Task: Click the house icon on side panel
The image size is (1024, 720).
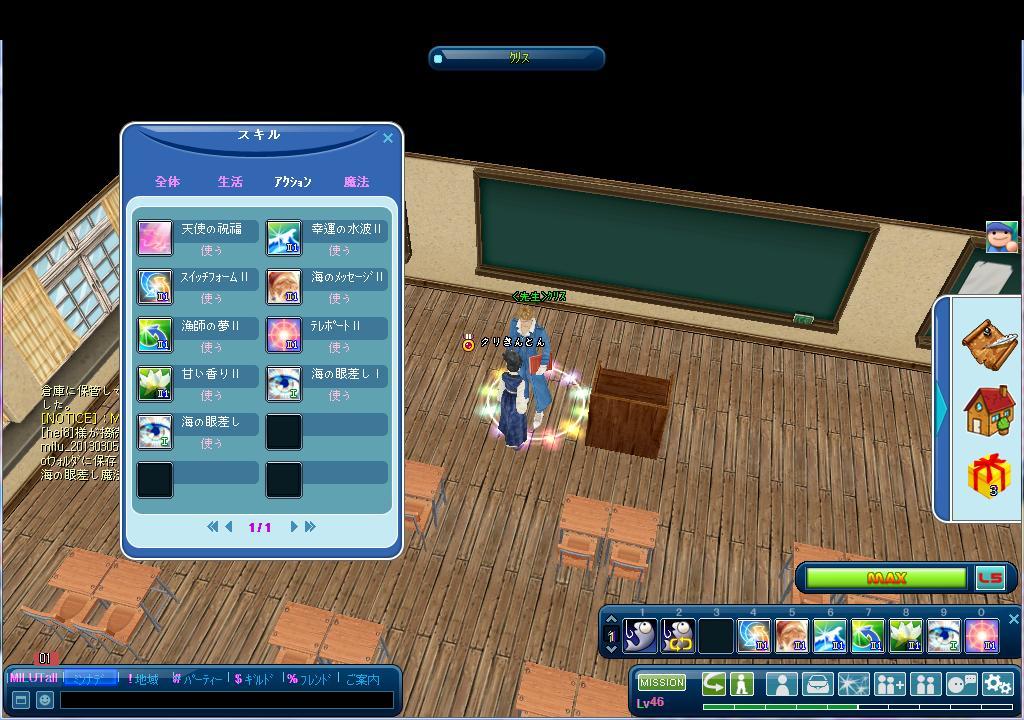Action: tap(989, 410)
